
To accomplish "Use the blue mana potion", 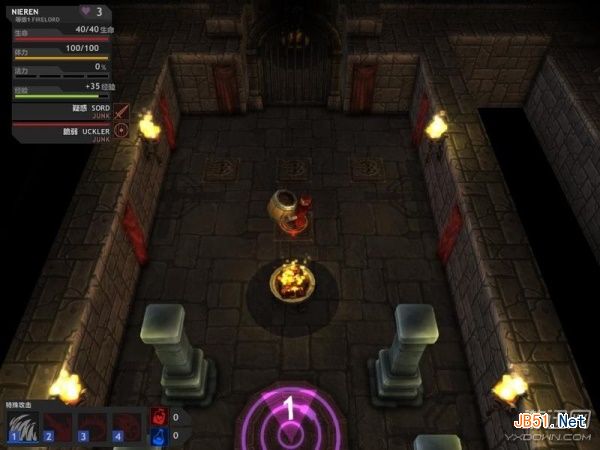I will coord(159,435).
